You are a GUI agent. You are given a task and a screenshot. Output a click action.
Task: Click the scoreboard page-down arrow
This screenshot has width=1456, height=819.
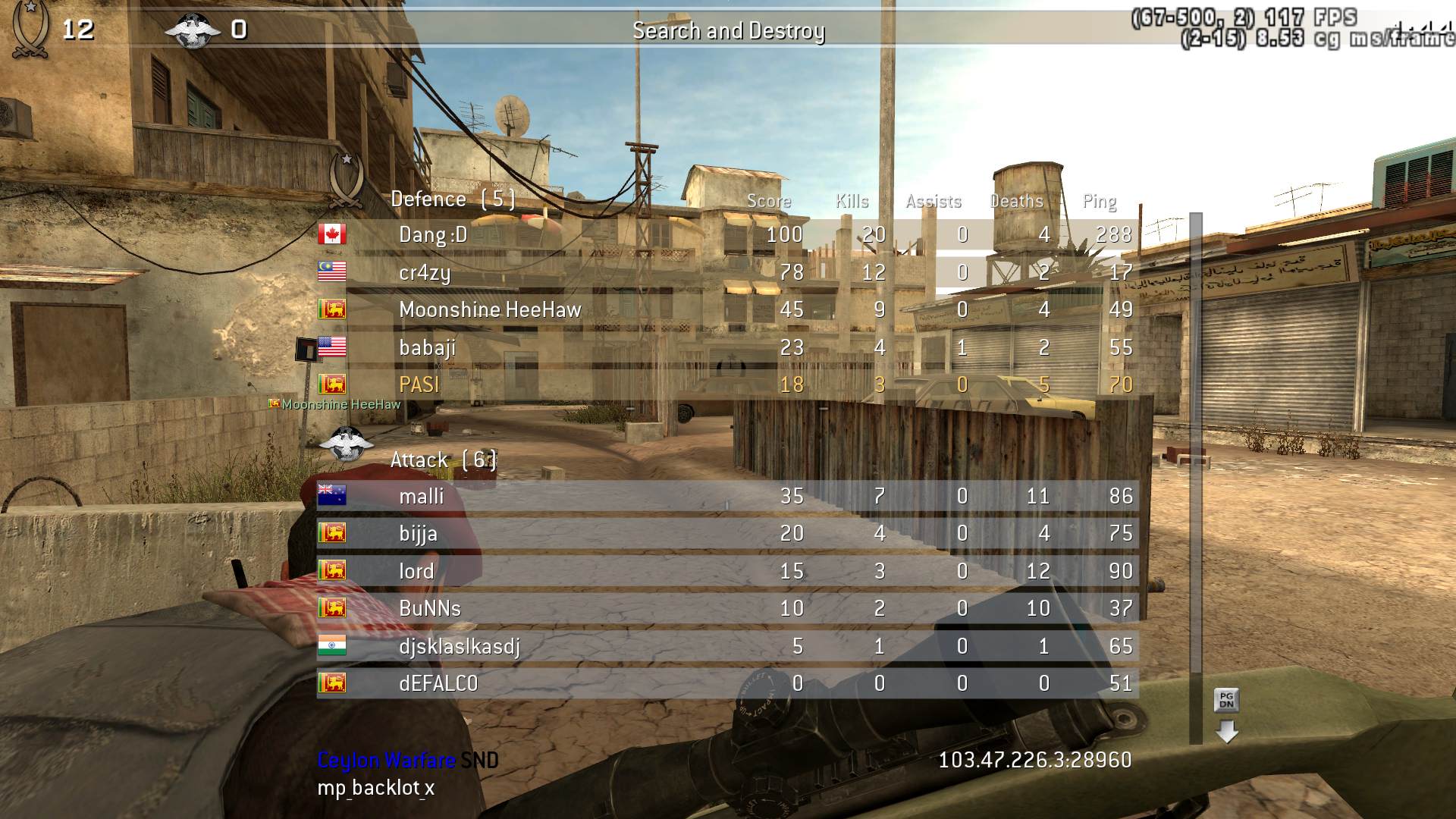click(1226, 731)
